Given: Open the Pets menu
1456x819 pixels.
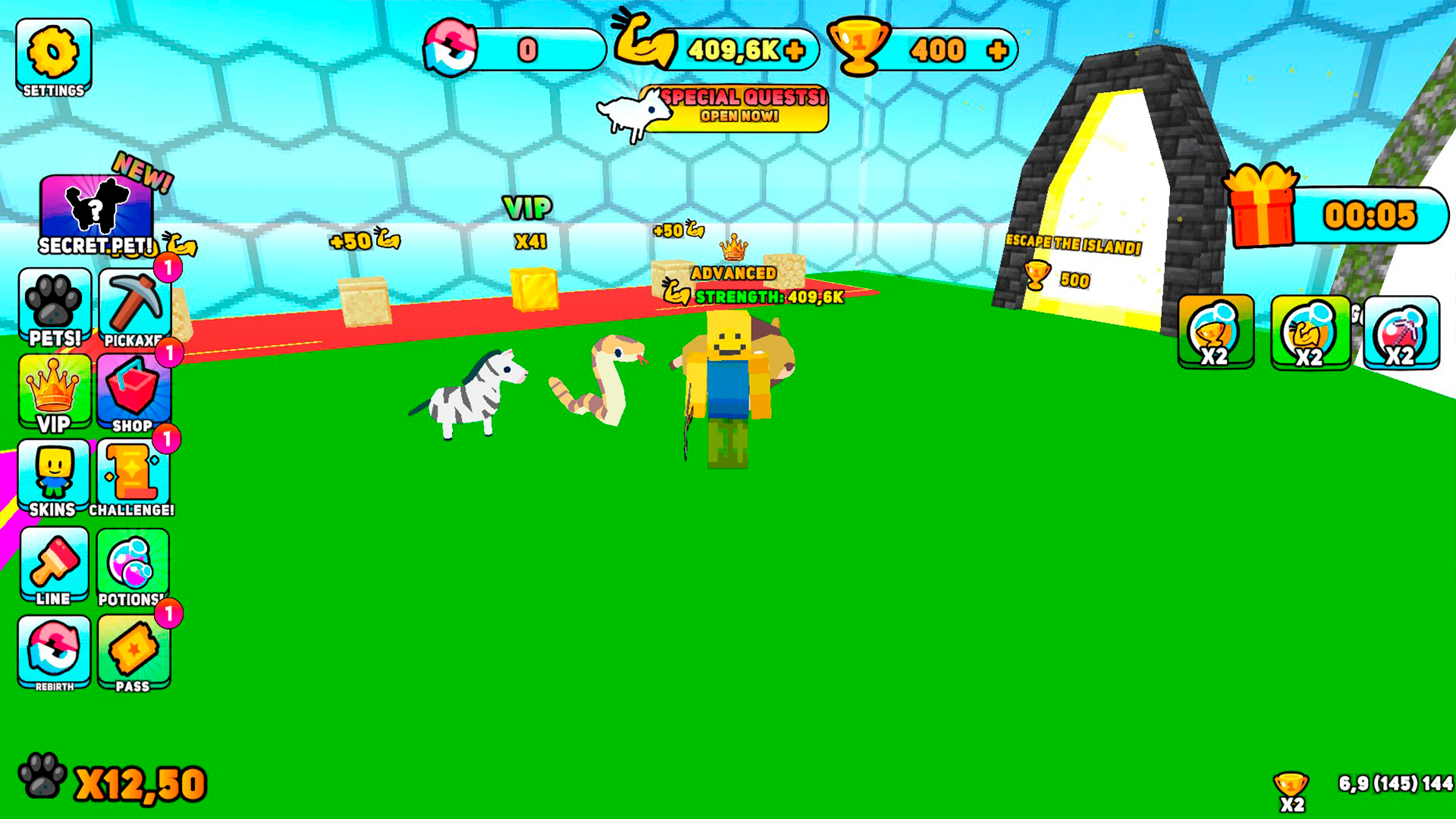Looking at the screenshot, I should [55, 303].
